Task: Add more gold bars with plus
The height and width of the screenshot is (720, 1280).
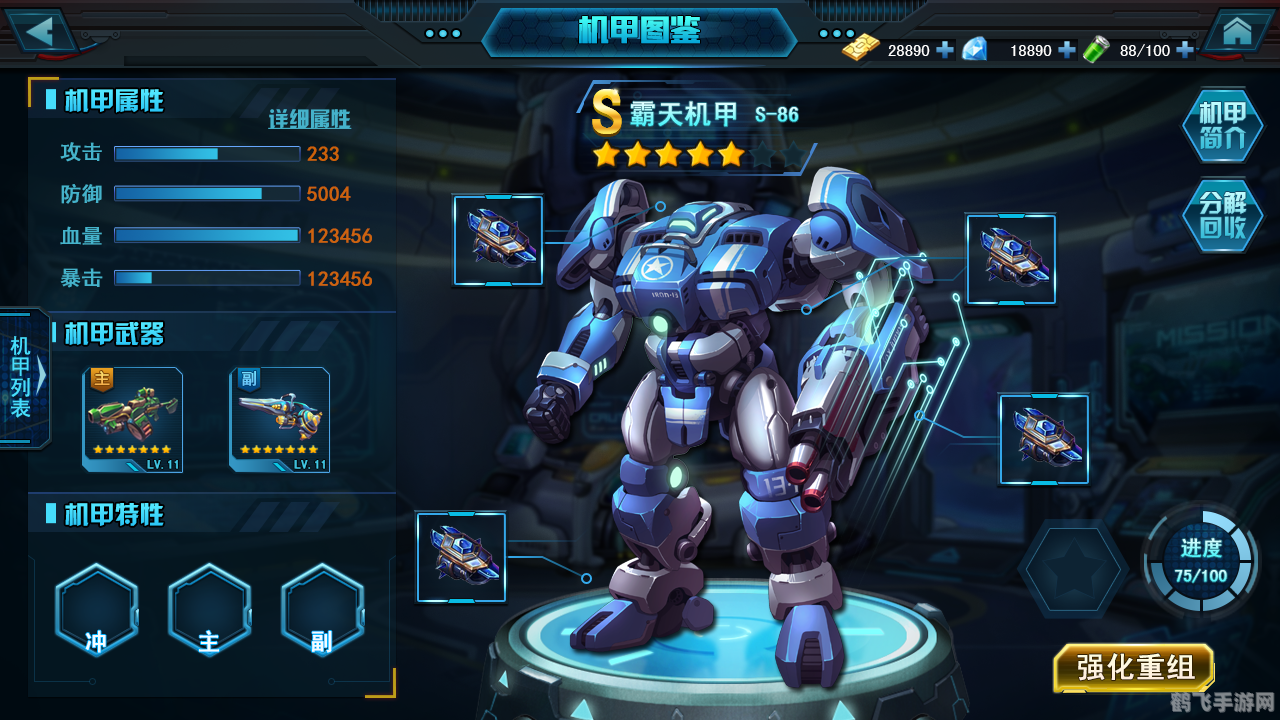Action: [x=945, y=50]
